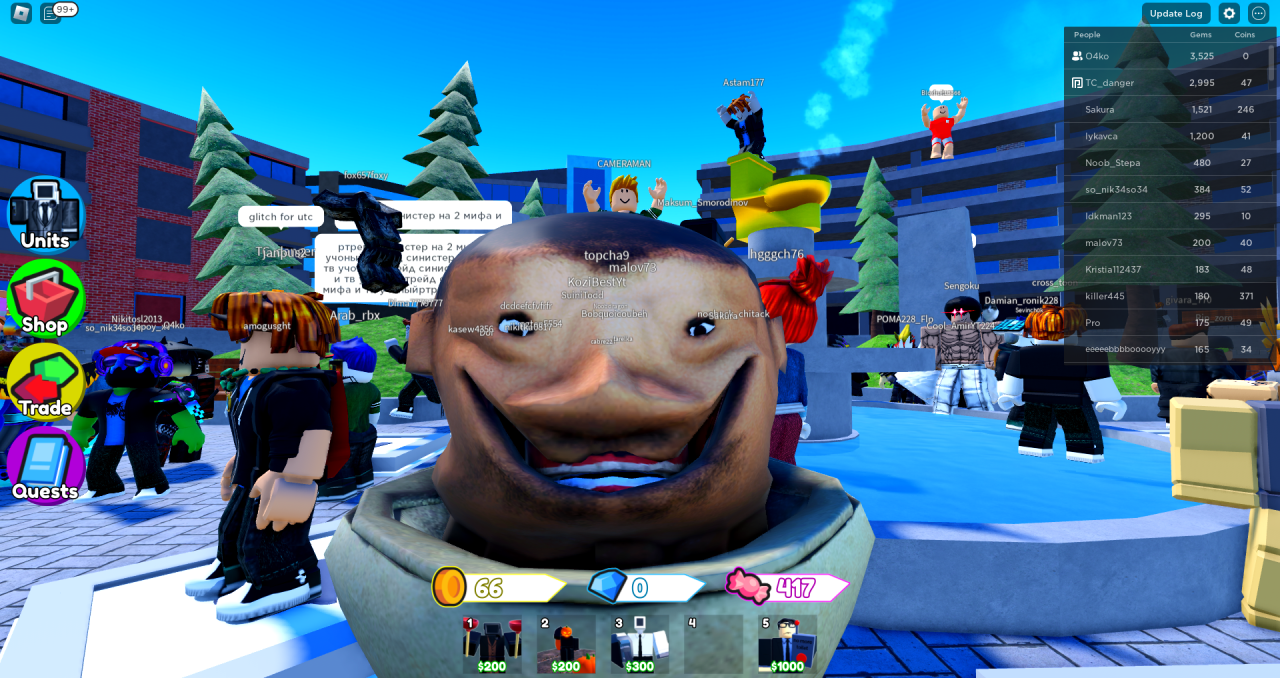This screenshot has height=678, width=1280.
Task: Choose the $300 TV-head unit in slot 3
Action: (x=640, y=643)
